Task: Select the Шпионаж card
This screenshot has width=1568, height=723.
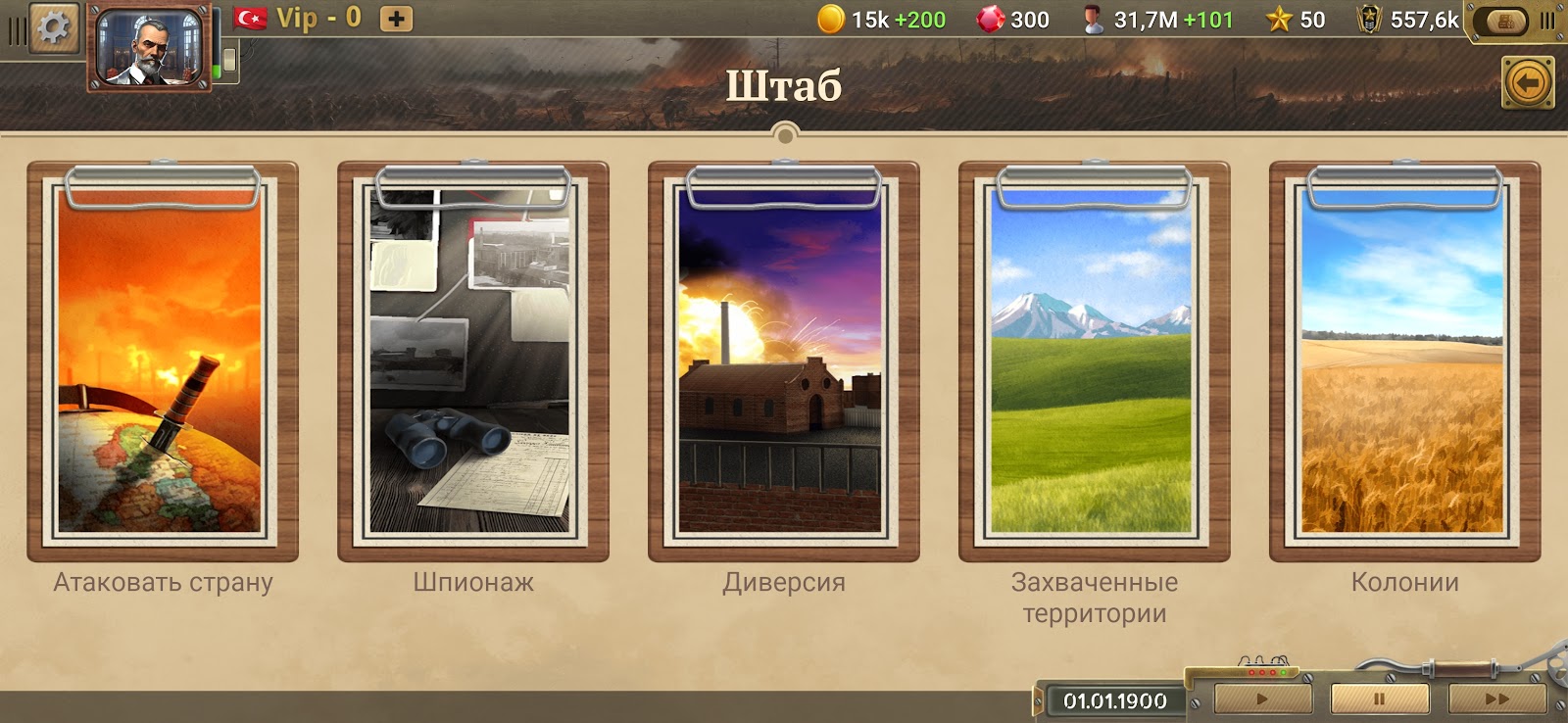Action: [x=472, y=362]
